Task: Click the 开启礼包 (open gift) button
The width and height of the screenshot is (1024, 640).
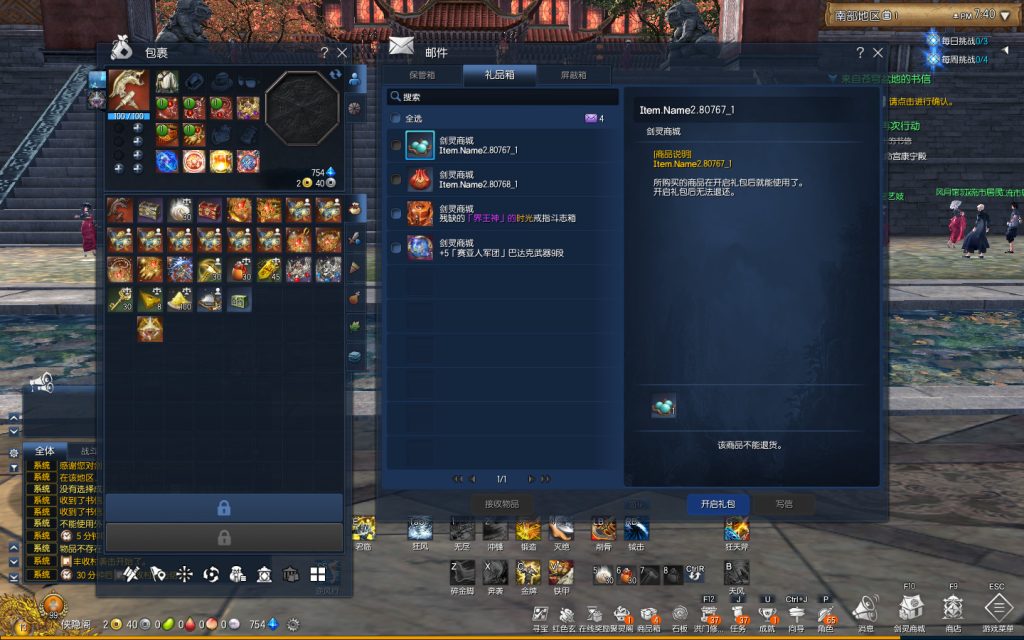Action: [x=717, y=504]
